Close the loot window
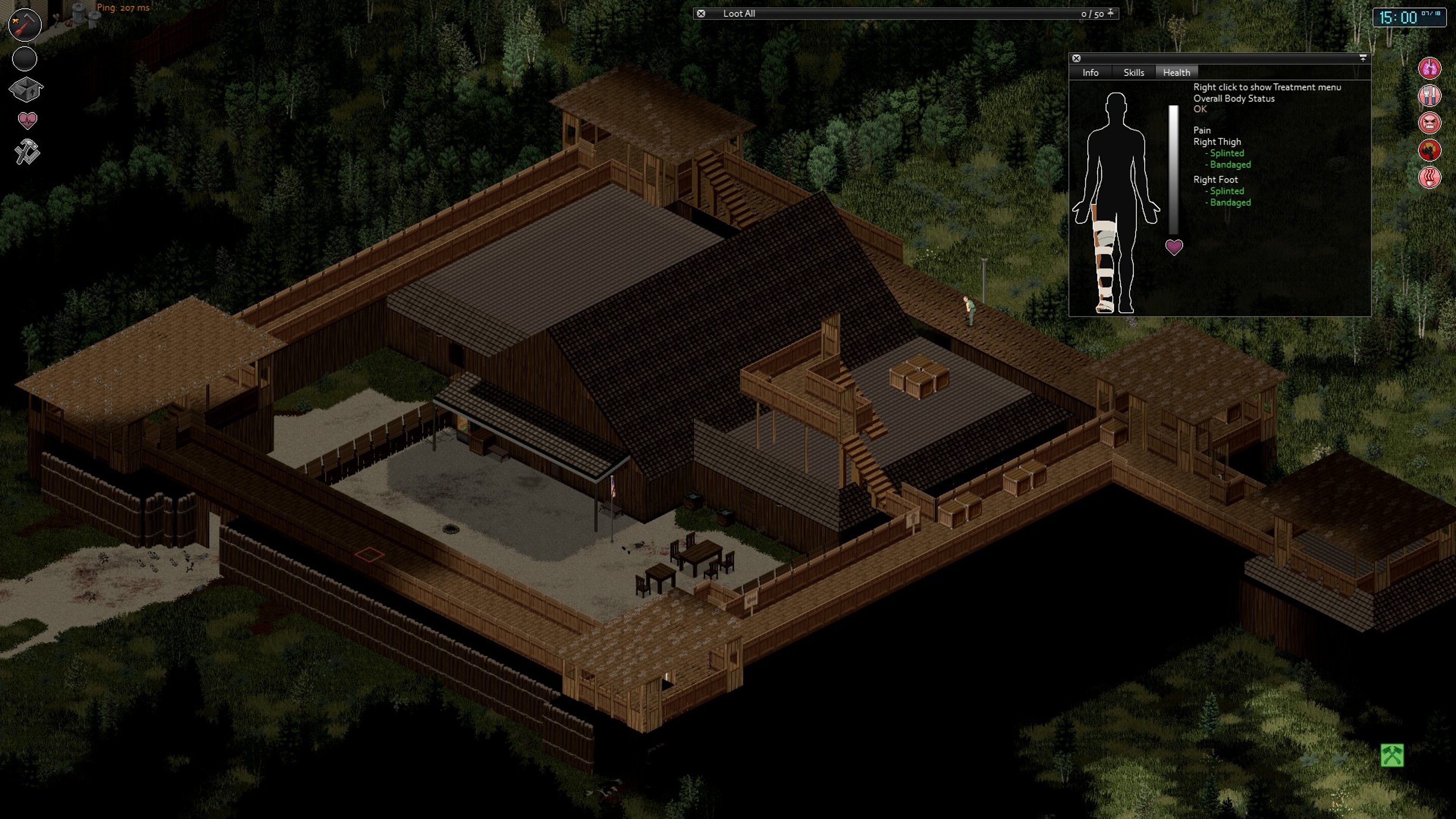Image resolution: width=1456 pixels, height=819 pixels. click(x=701, y=14)
